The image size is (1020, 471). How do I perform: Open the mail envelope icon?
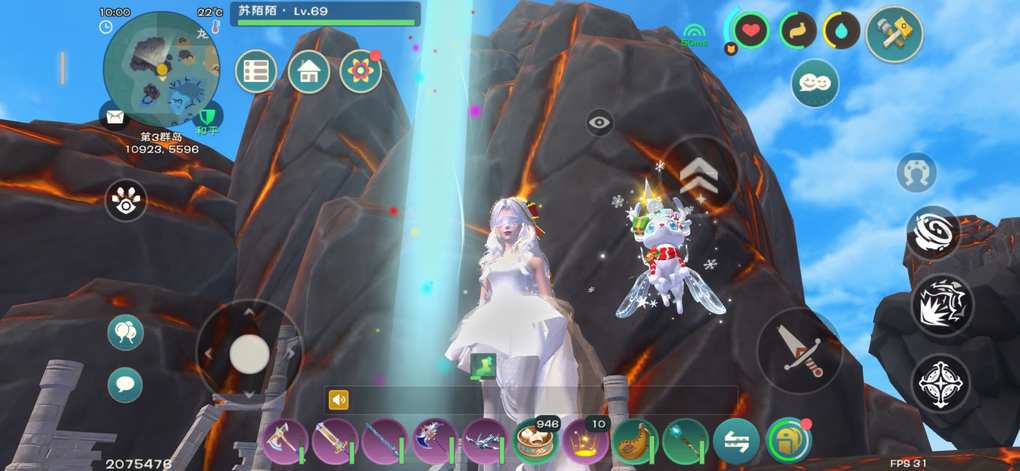pyautogui.click(x=115, y=117)
